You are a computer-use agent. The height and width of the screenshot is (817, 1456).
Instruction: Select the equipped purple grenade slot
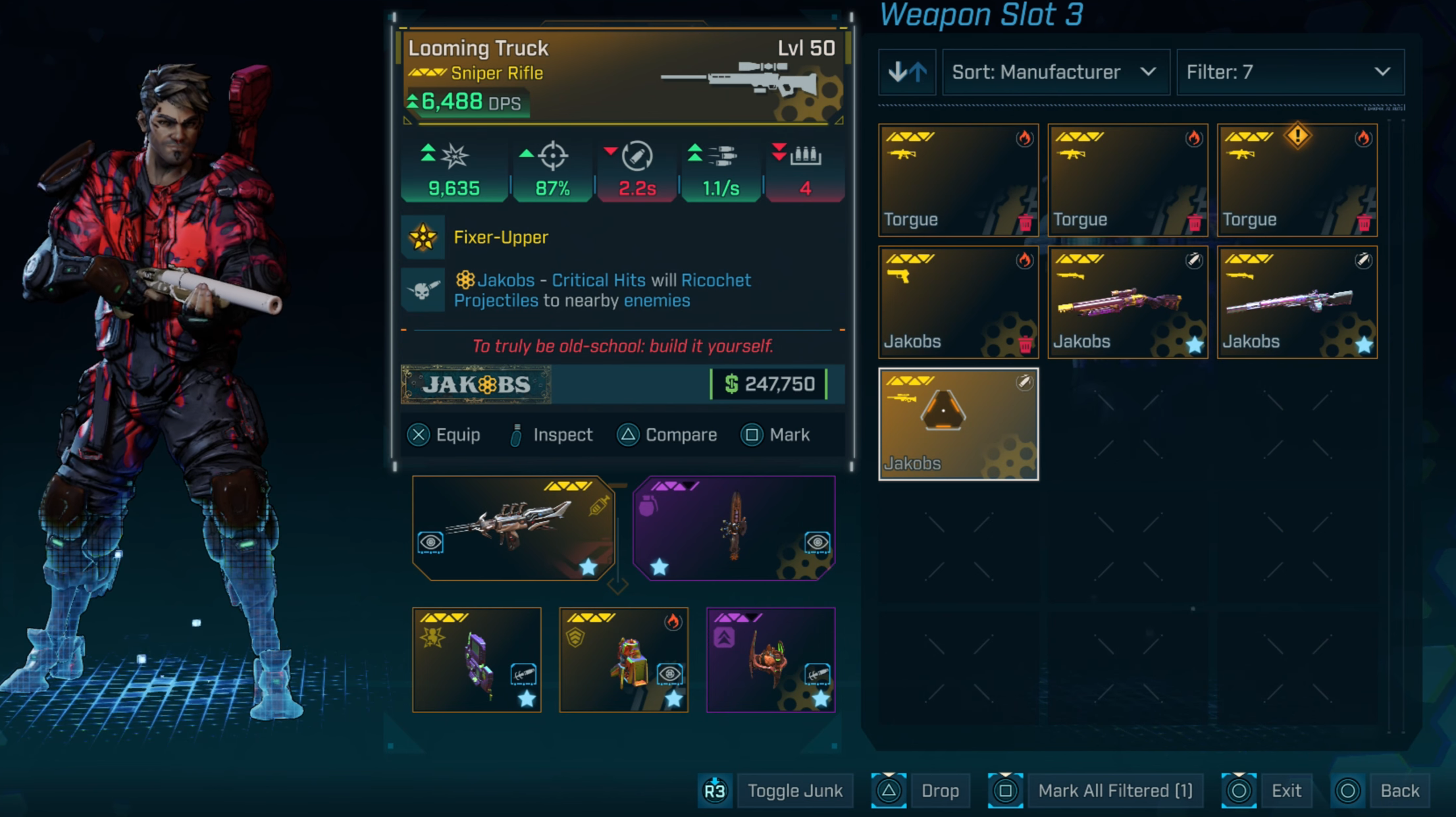pyautogui.click(x=734, y=528)
